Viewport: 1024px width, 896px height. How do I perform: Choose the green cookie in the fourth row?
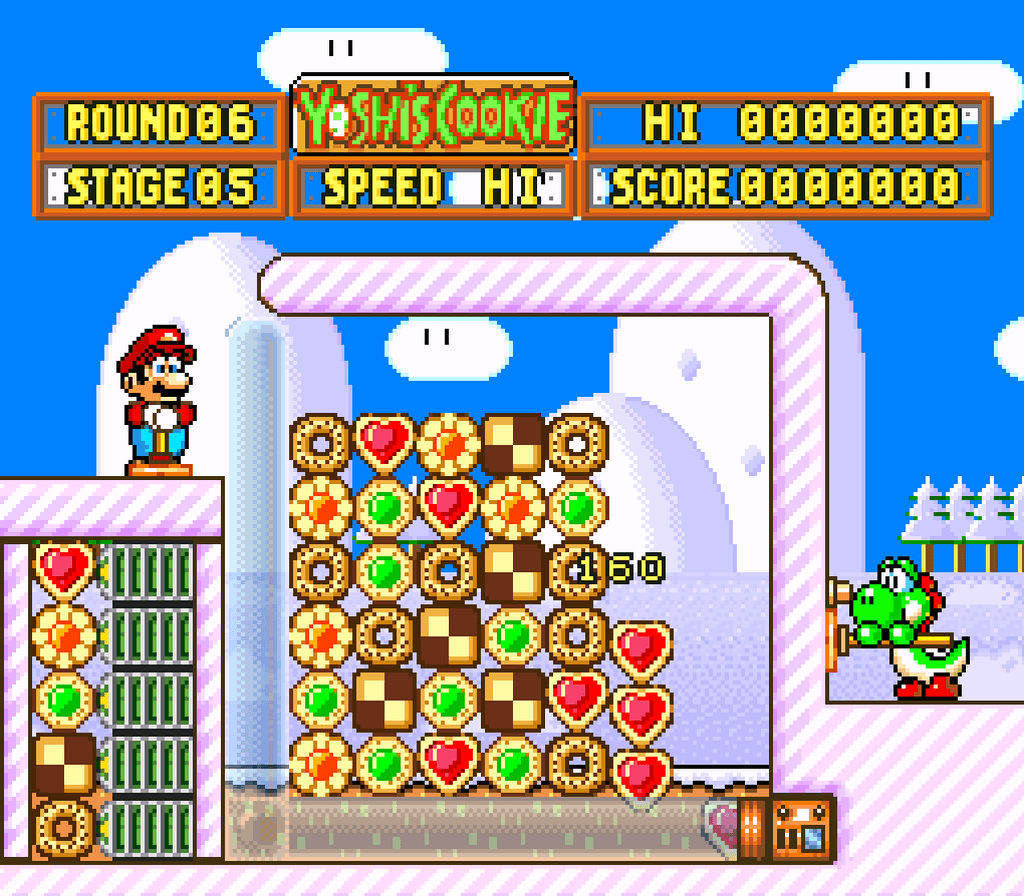(513, 634)
